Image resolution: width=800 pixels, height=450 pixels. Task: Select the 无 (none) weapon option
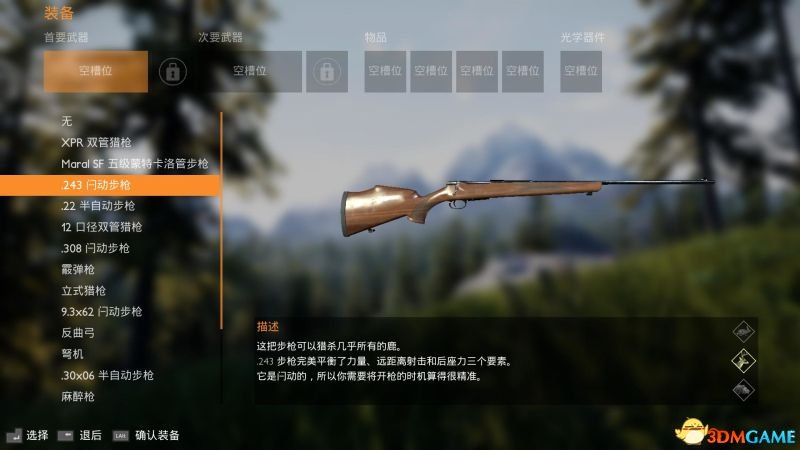67,121
